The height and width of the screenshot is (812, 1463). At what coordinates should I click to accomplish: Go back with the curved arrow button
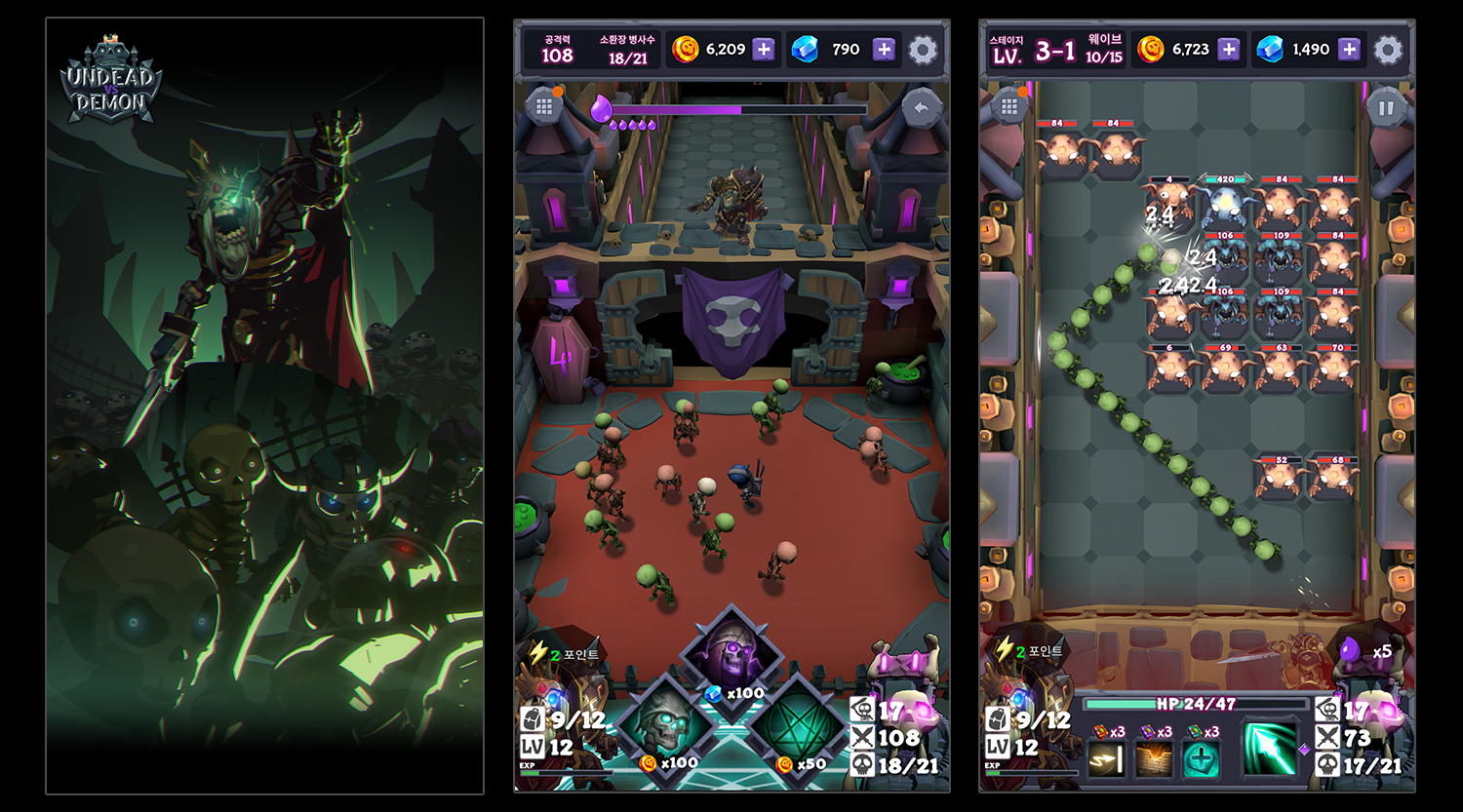920,108
